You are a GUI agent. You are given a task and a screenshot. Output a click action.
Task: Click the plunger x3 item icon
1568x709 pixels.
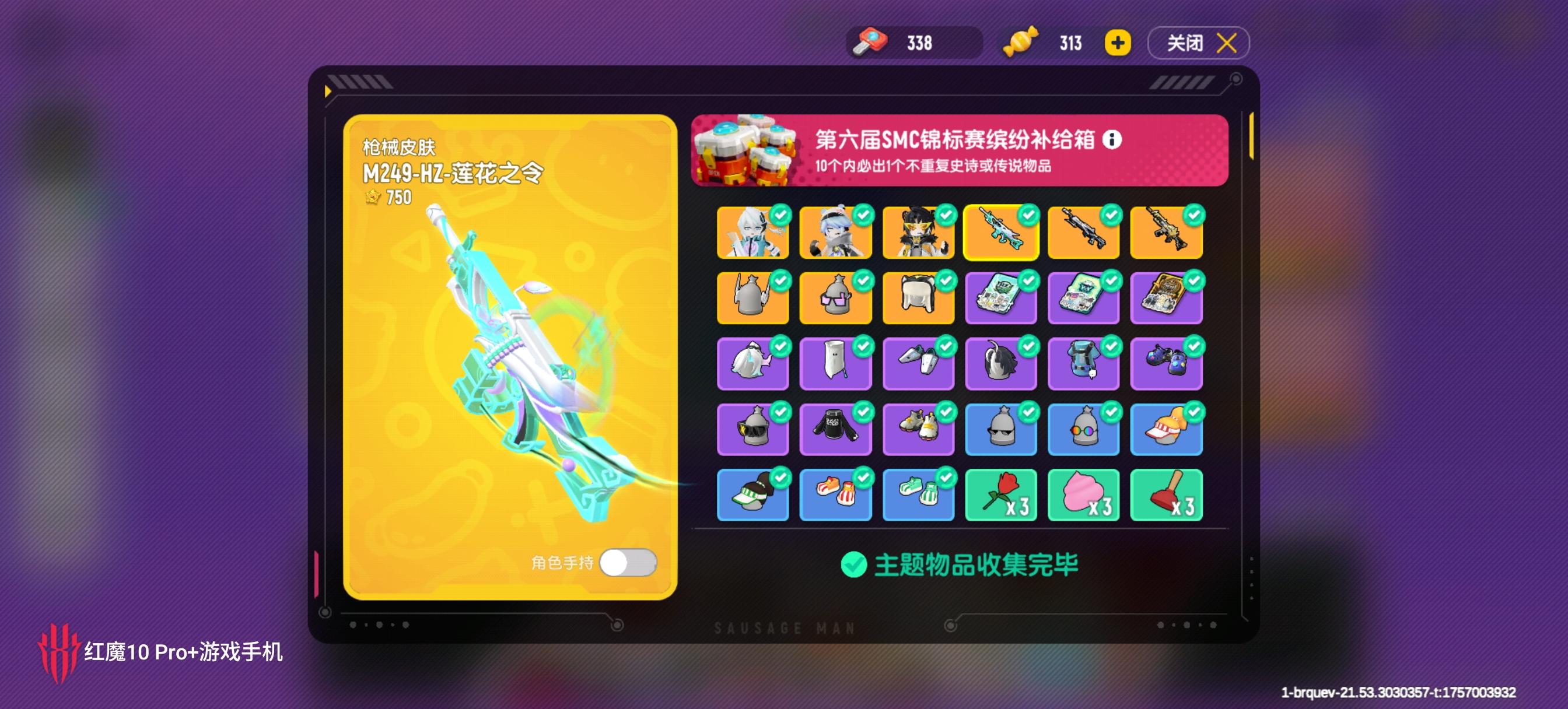(1167, 494)
